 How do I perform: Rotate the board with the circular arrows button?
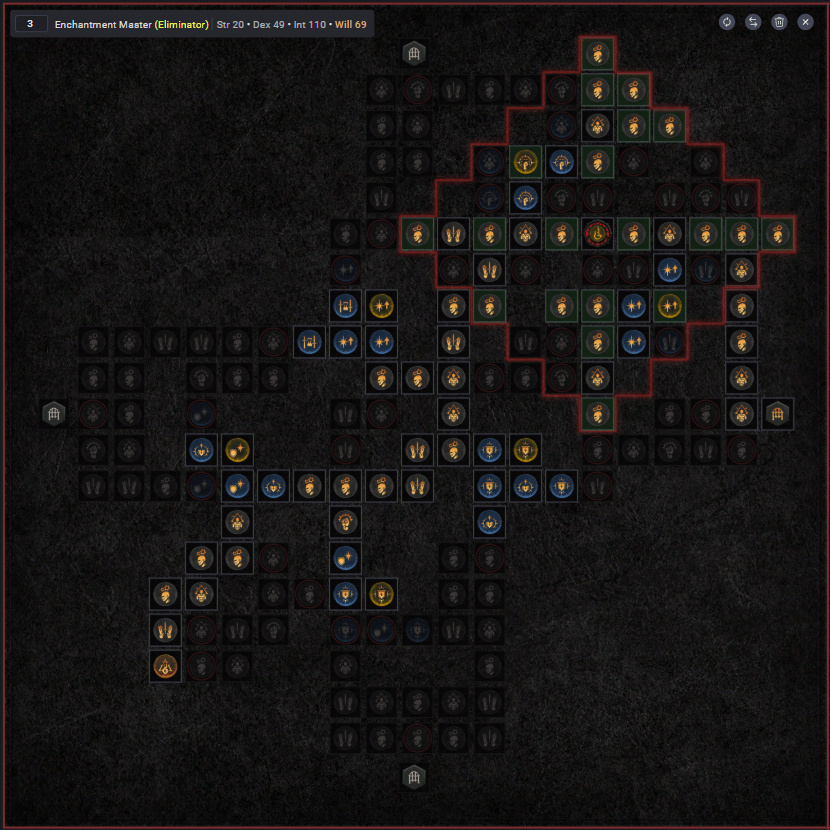pyautogui.click(x=727, y=22)
